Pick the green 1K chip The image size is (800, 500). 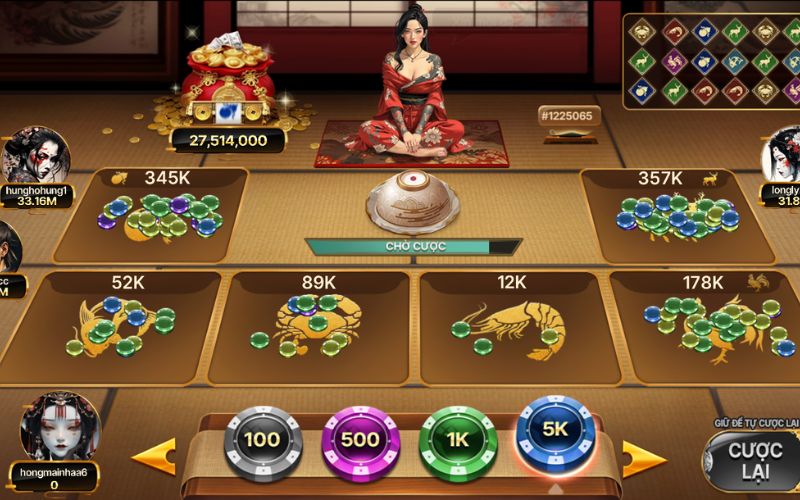tap(458, 440)
